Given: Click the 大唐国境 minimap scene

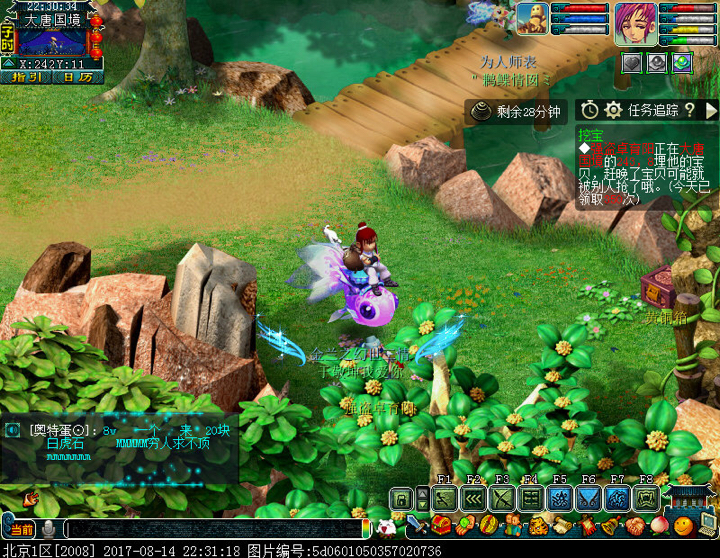Looking at the screenshot, I should tap(52, 43).
